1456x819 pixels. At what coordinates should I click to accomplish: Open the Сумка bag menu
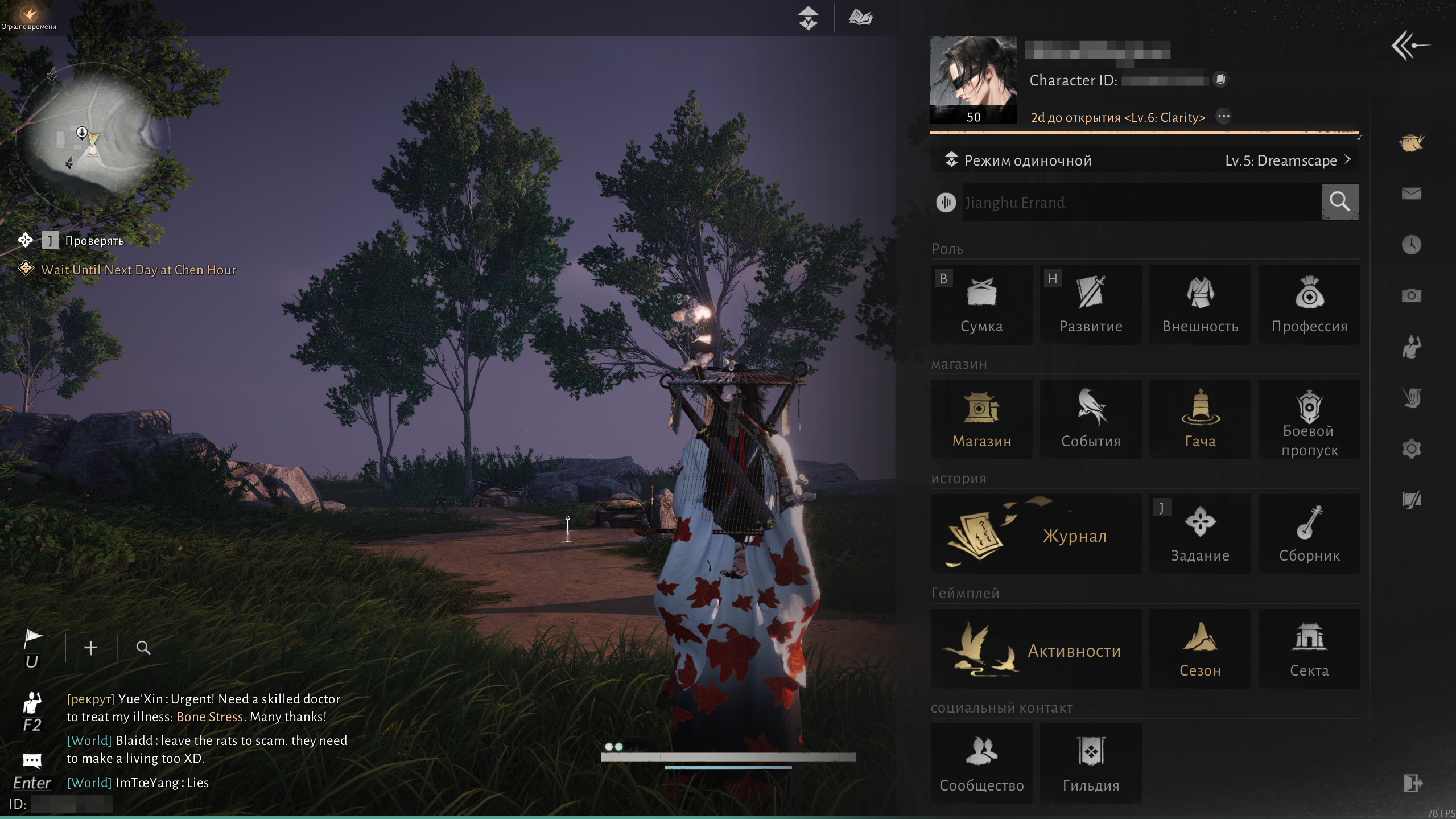click(x=981, y=304)
